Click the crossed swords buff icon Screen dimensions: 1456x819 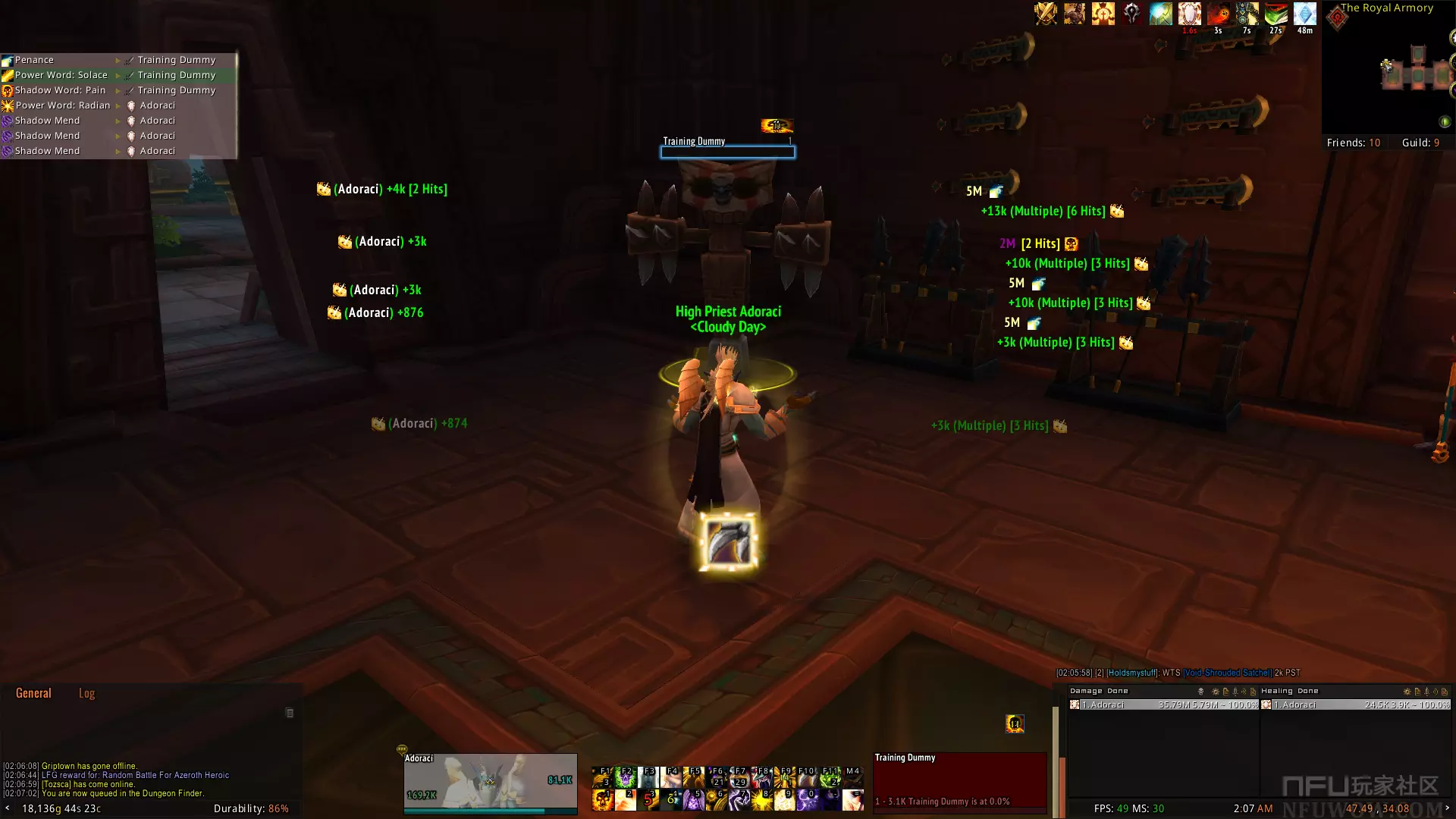click(x=1046, y=14)
